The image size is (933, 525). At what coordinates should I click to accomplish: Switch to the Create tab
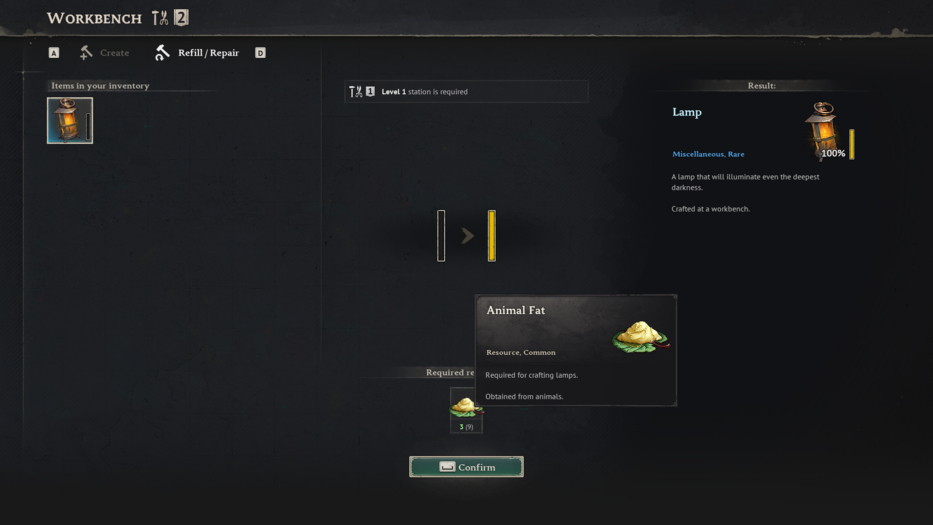(x=105, y=53)
